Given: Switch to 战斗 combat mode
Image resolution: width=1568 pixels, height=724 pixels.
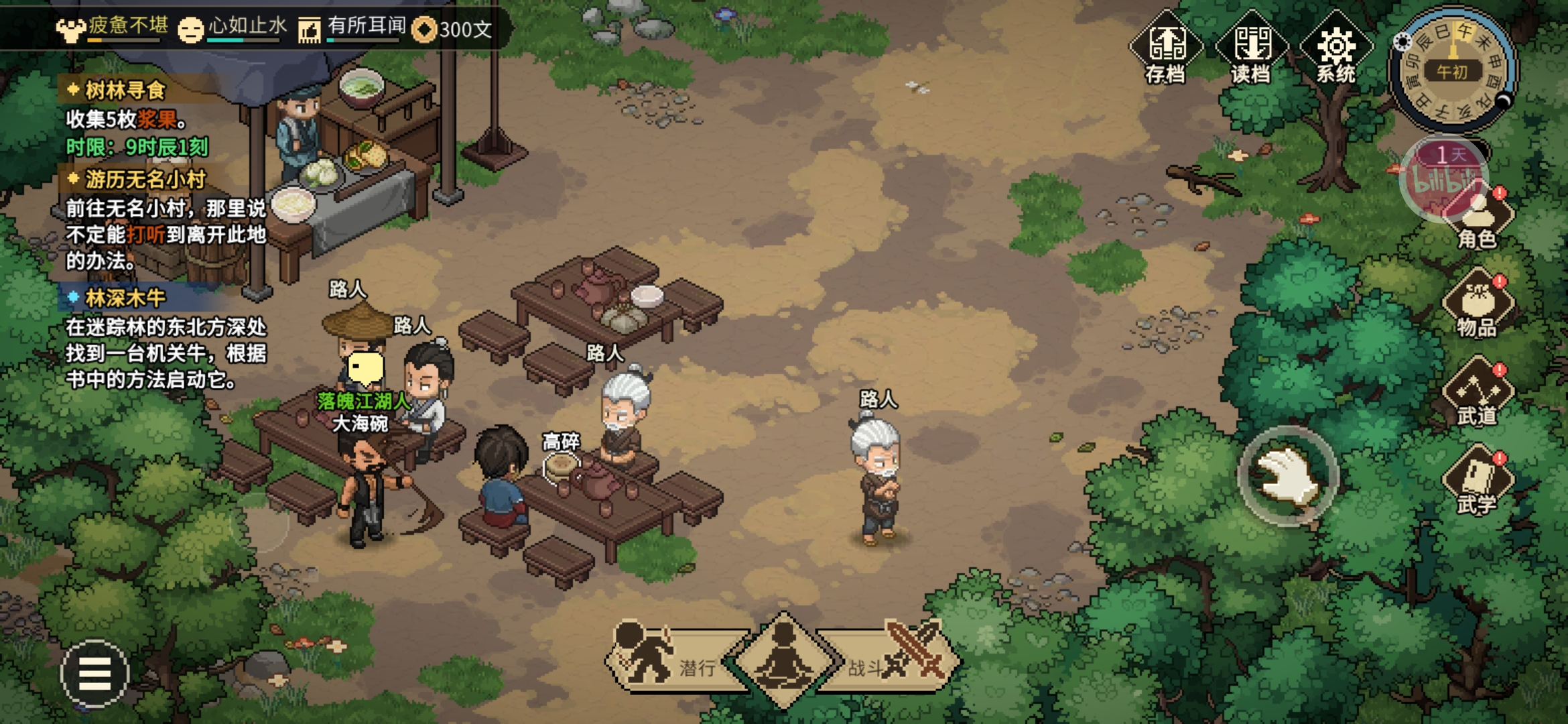Looking at the screenshot, I should (895, 660).
